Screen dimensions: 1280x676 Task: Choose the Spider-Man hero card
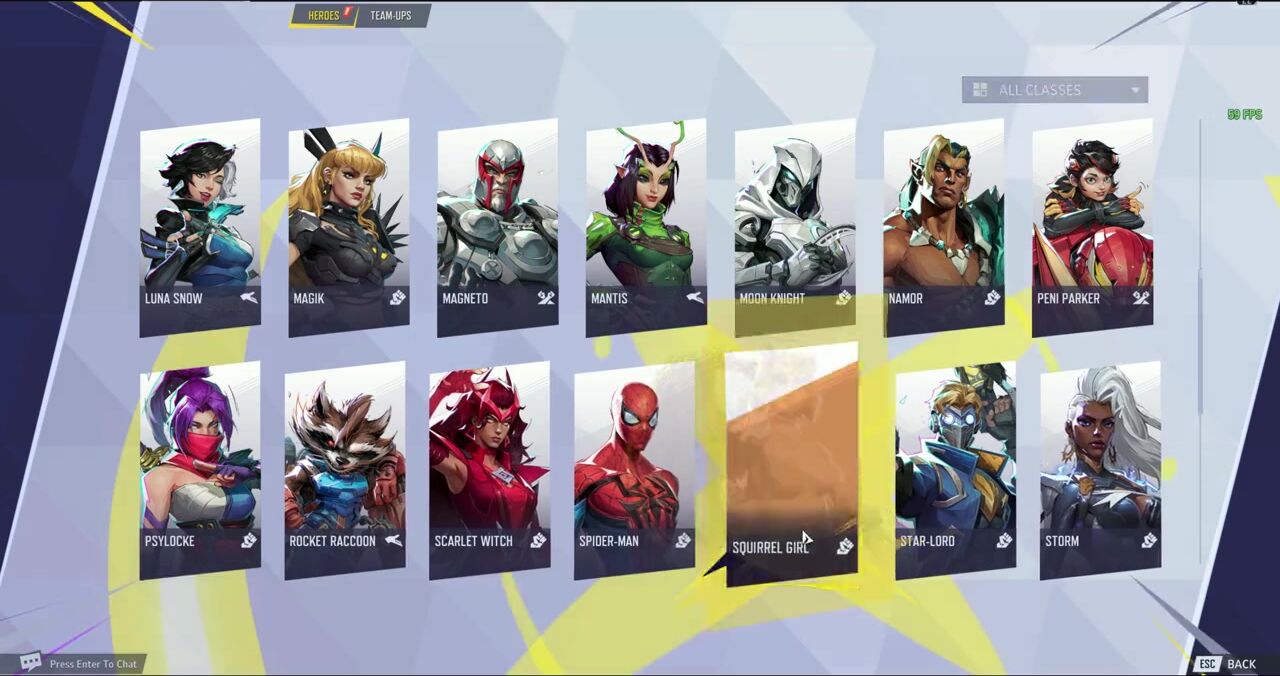(634, 470)
